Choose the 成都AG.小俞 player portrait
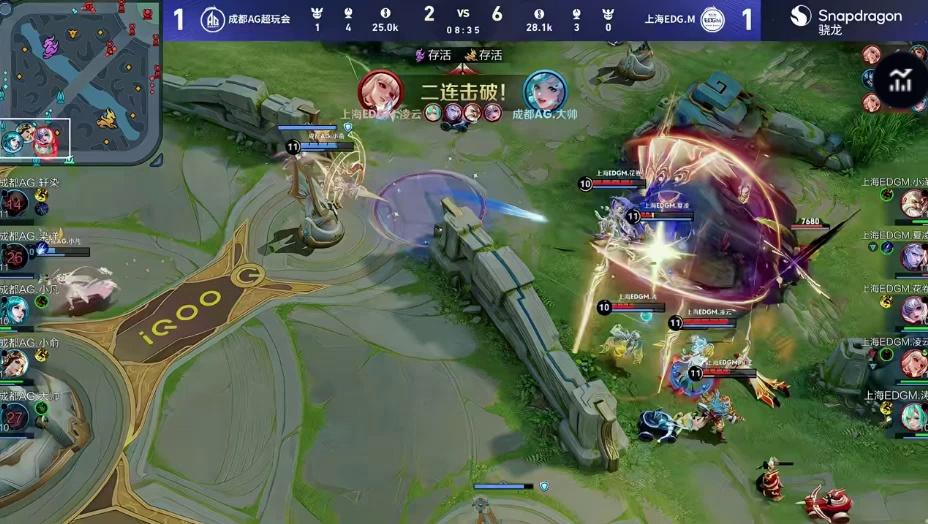Viewport: 928px width, 524px height. [x=15, y=363]
